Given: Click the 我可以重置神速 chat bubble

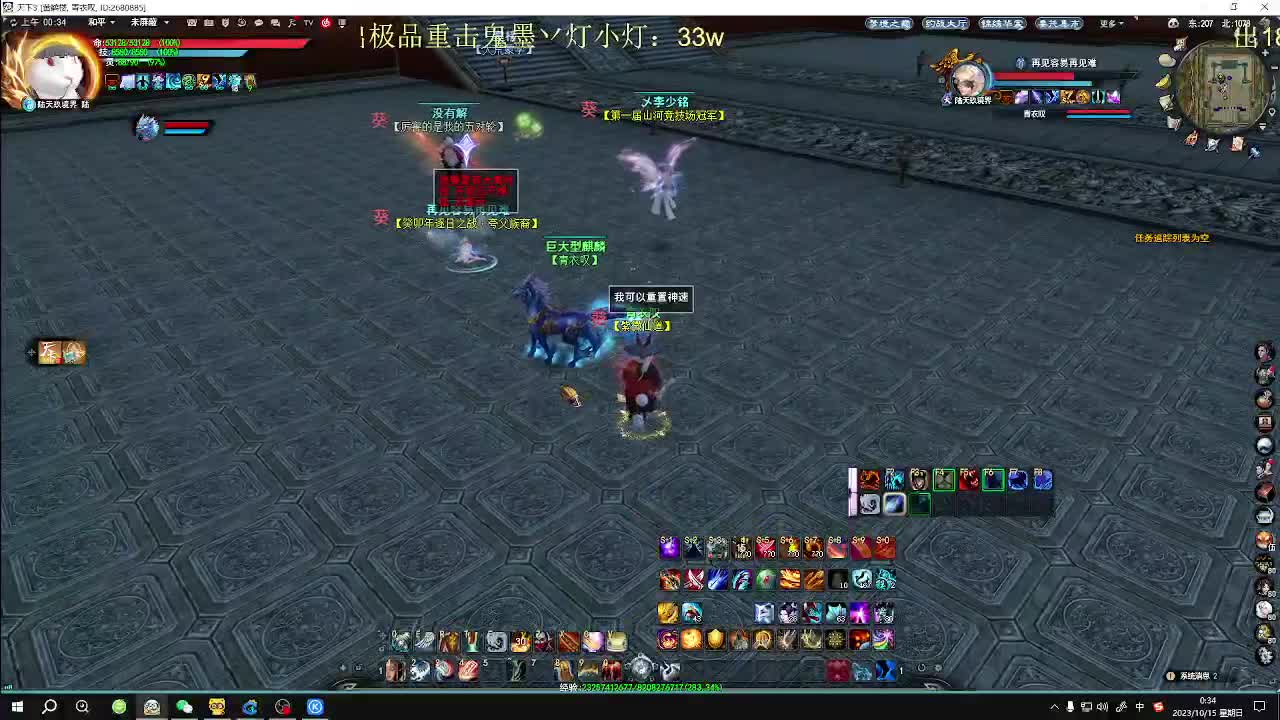Looking at the screenshot, I should pyautogui.click(x=650, y=298).
